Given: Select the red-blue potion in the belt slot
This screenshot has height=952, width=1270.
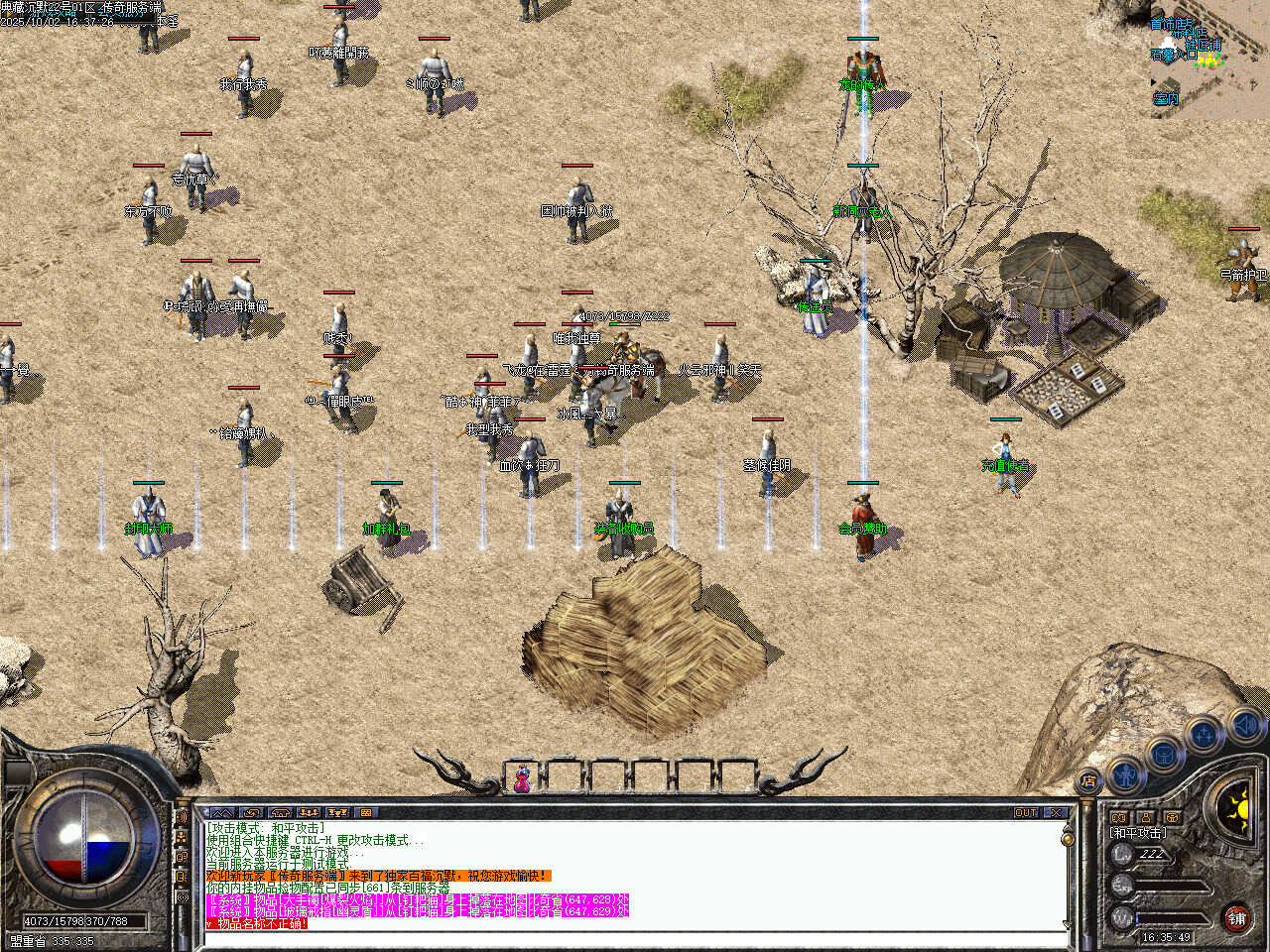Looking at the screenshot, I should [522, 779].
